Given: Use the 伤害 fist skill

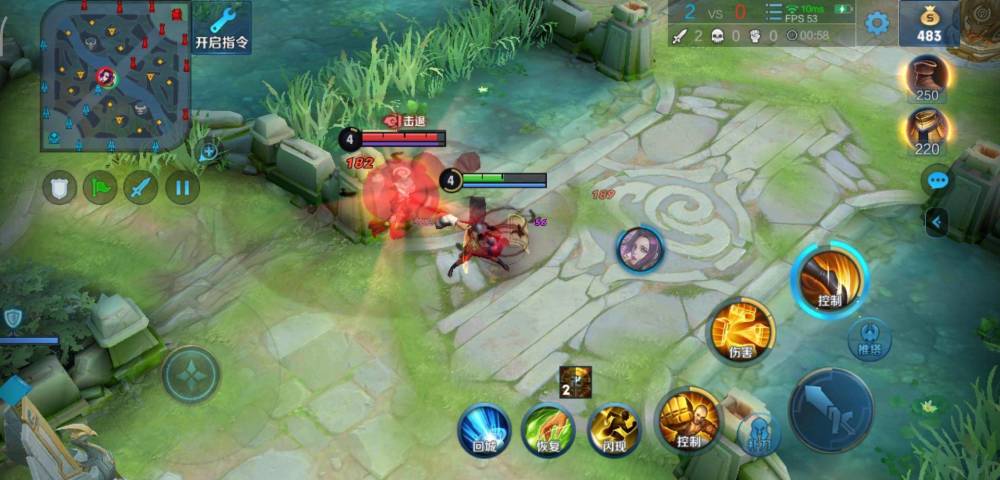Looking at the screenshot, I should click(x=741, y=331).
